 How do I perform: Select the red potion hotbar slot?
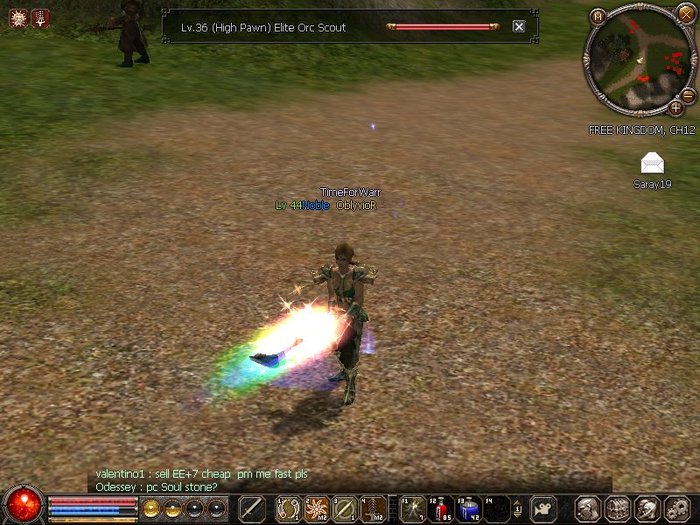(x=440, y=508)
